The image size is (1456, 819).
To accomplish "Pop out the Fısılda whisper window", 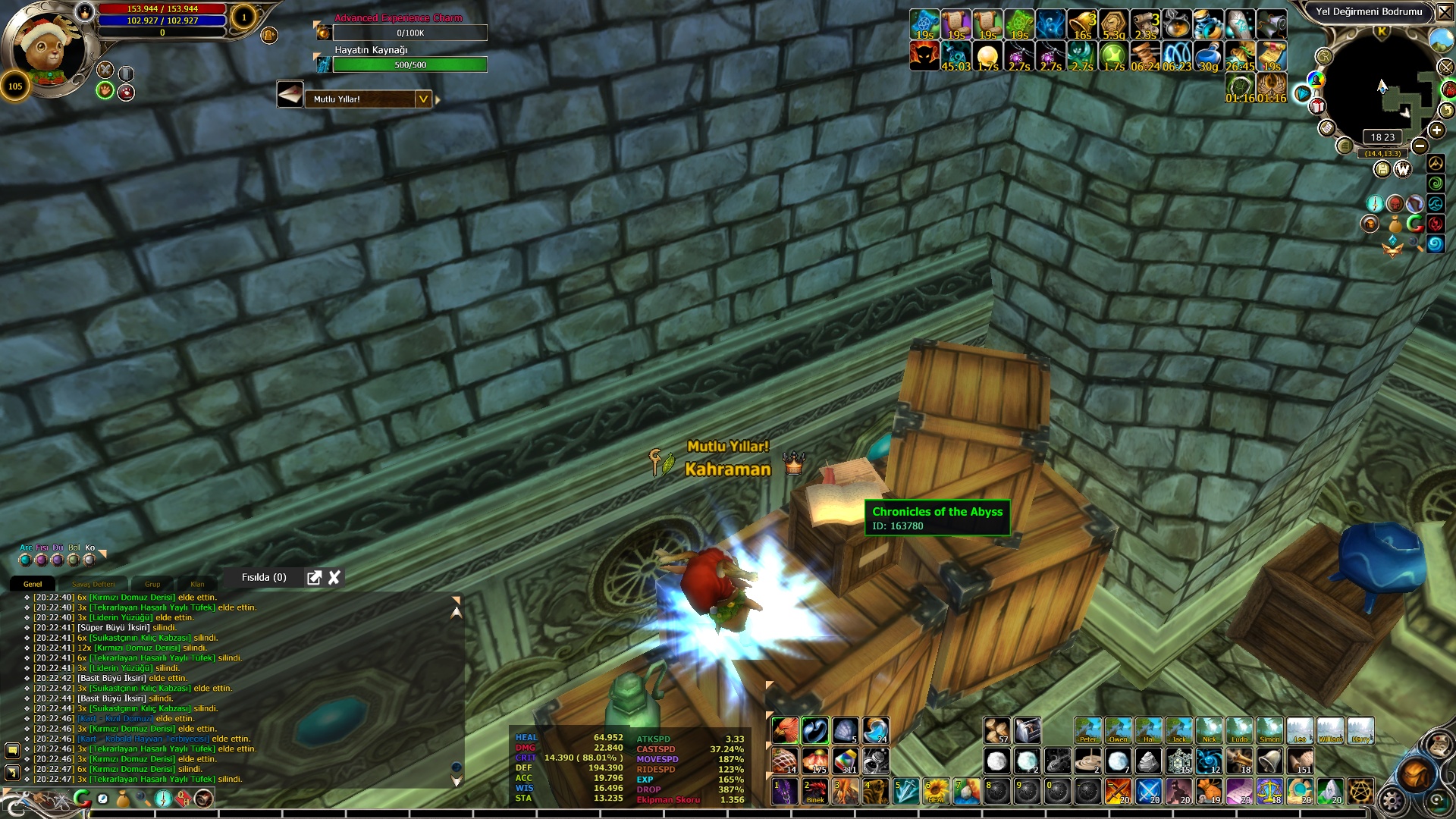I will click(314, 578).
